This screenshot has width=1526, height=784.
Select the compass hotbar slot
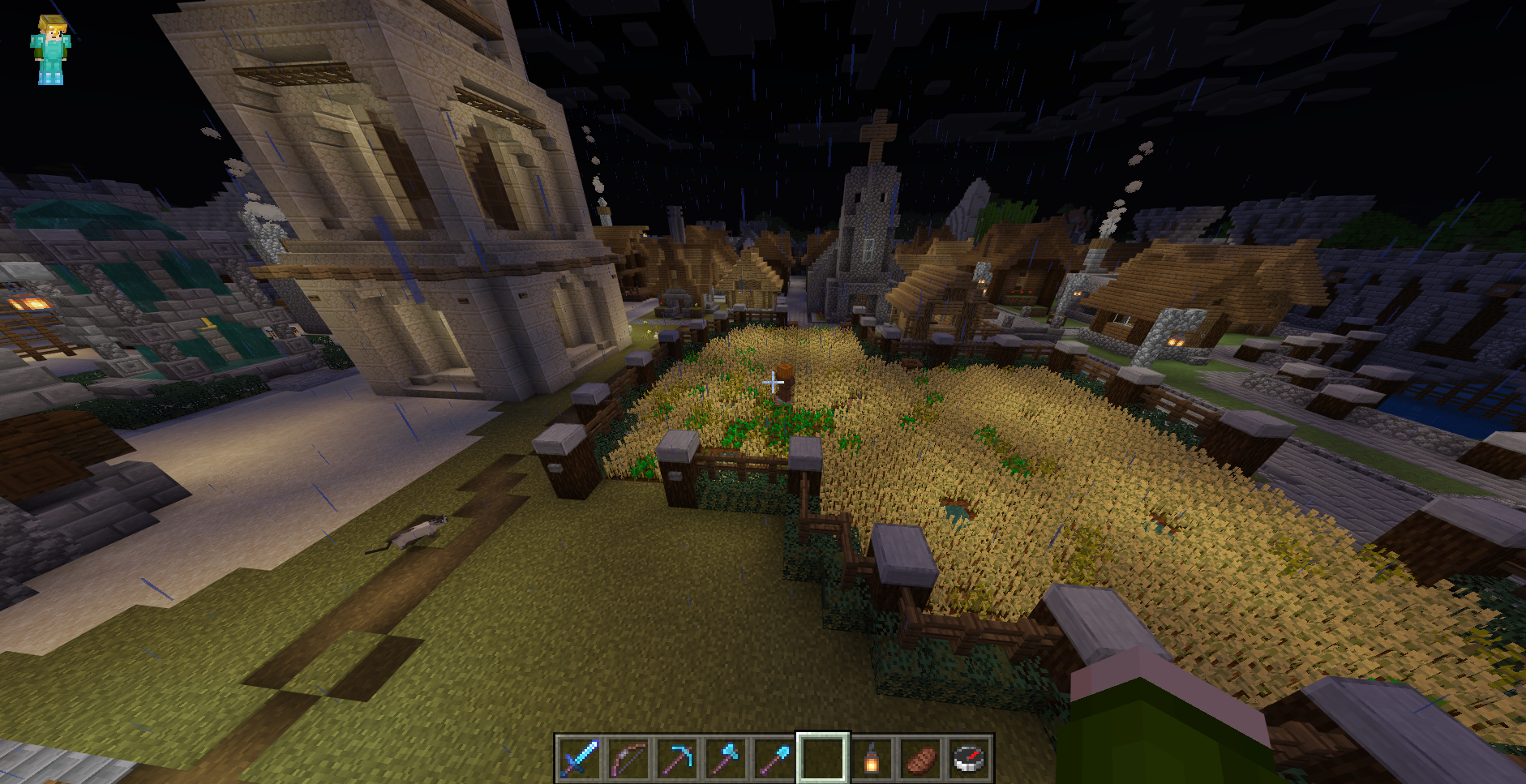968,759
